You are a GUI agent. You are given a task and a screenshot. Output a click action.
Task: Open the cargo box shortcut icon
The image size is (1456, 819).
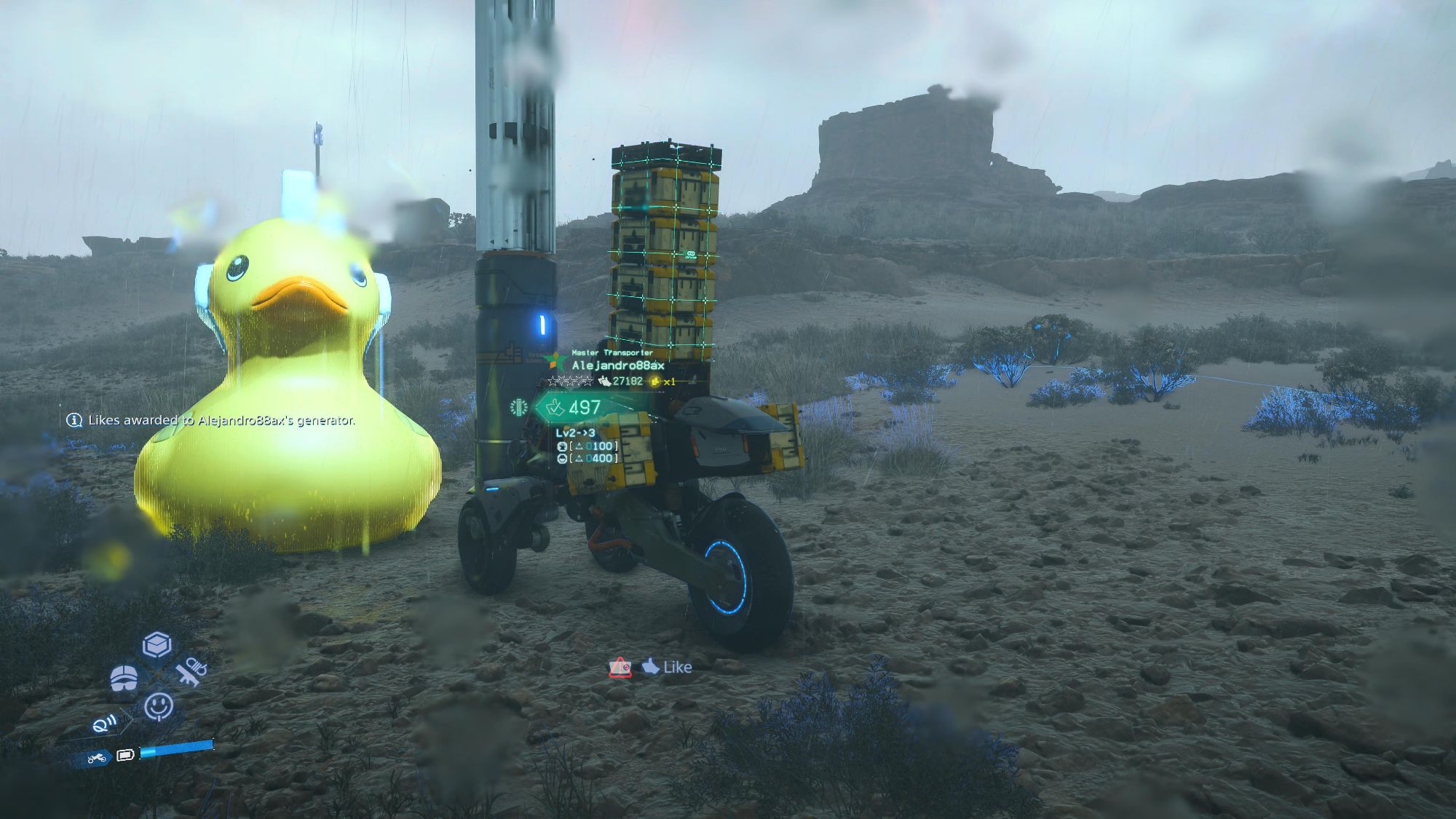point(157,644)
